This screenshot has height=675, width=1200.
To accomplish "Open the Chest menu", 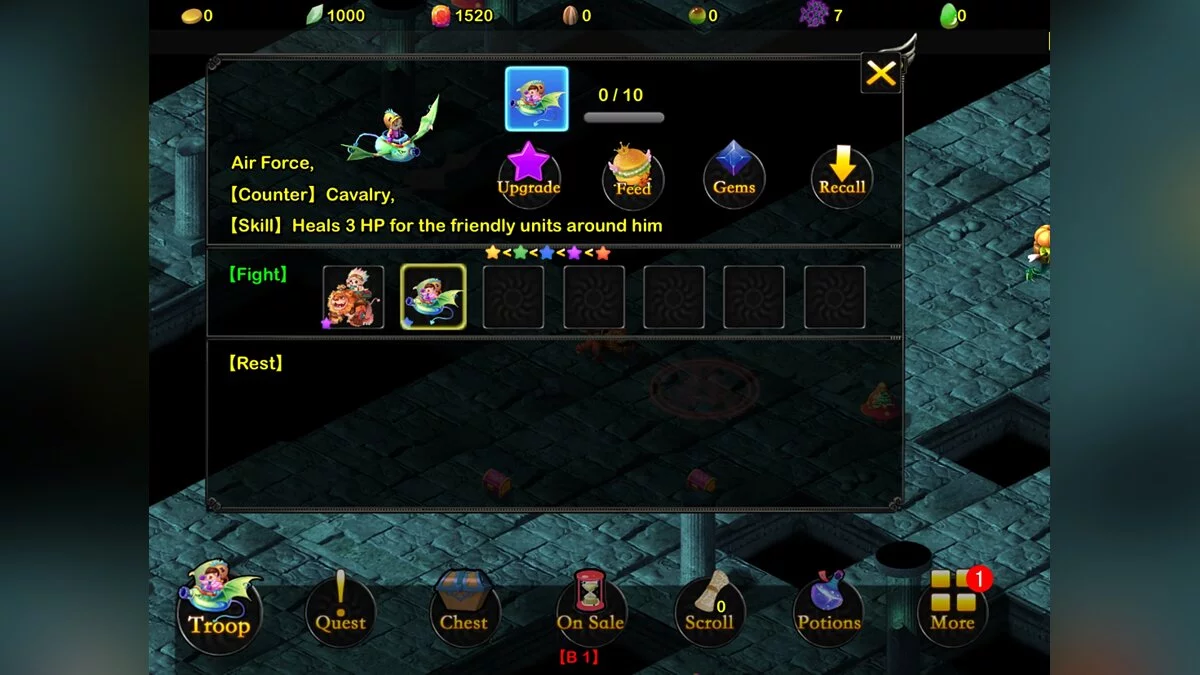I will coord(464,611).
